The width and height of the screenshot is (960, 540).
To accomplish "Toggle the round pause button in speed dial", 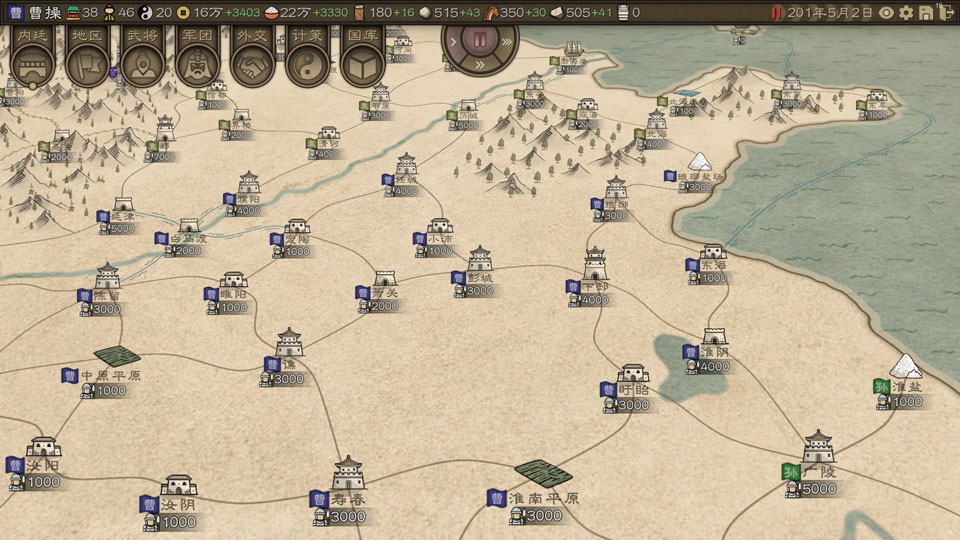I will click(x=479, y=42).
